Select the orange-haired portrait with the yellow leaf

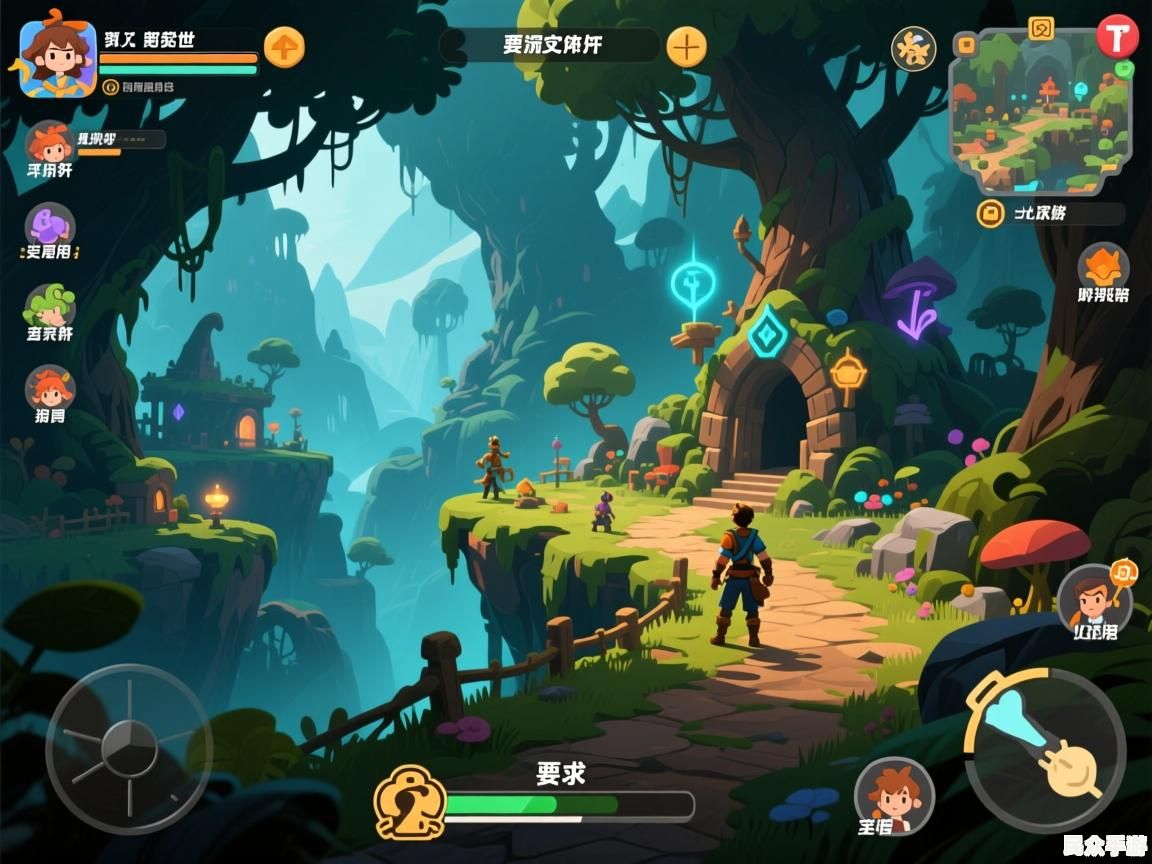(49, 388)
